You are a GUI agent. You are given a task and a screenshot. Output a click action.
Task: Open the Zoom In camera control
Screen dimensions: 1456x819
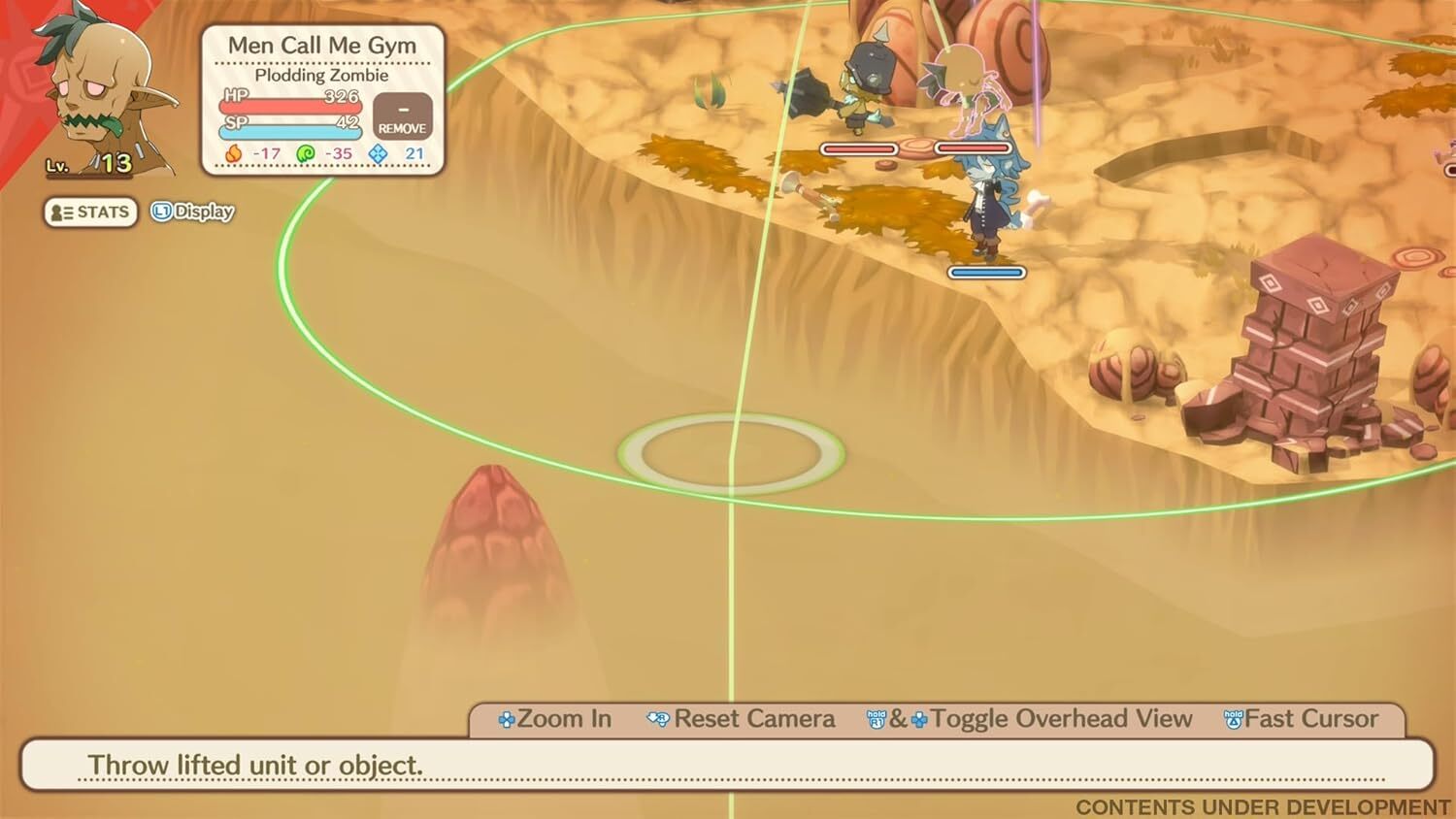tap(563, 718)
